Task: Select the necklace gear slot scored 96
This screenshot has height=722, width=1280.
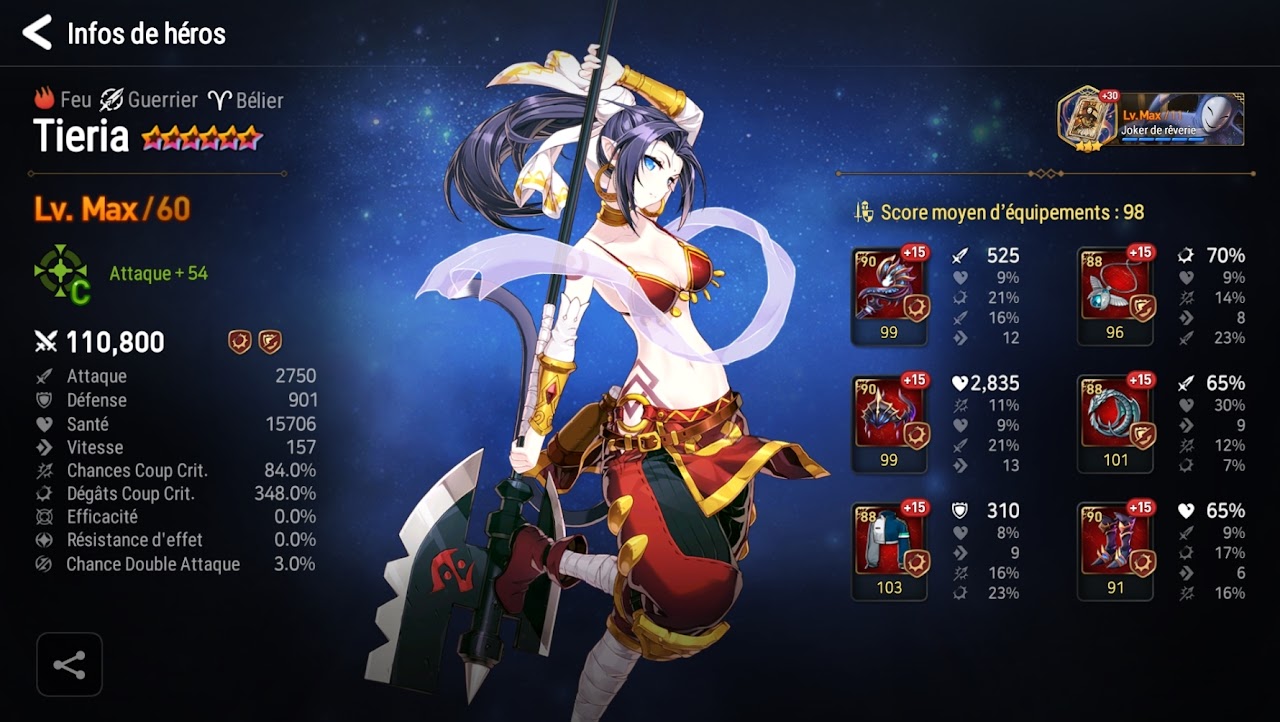Action: pyautogui.click(x=1115, y=295)
